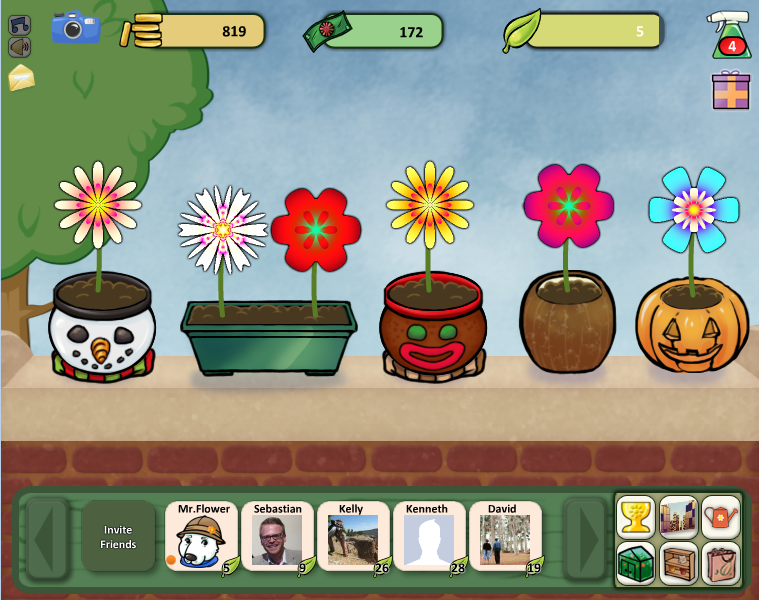
Task: Open the shopping bag store
Action: [x=721, y=563]
